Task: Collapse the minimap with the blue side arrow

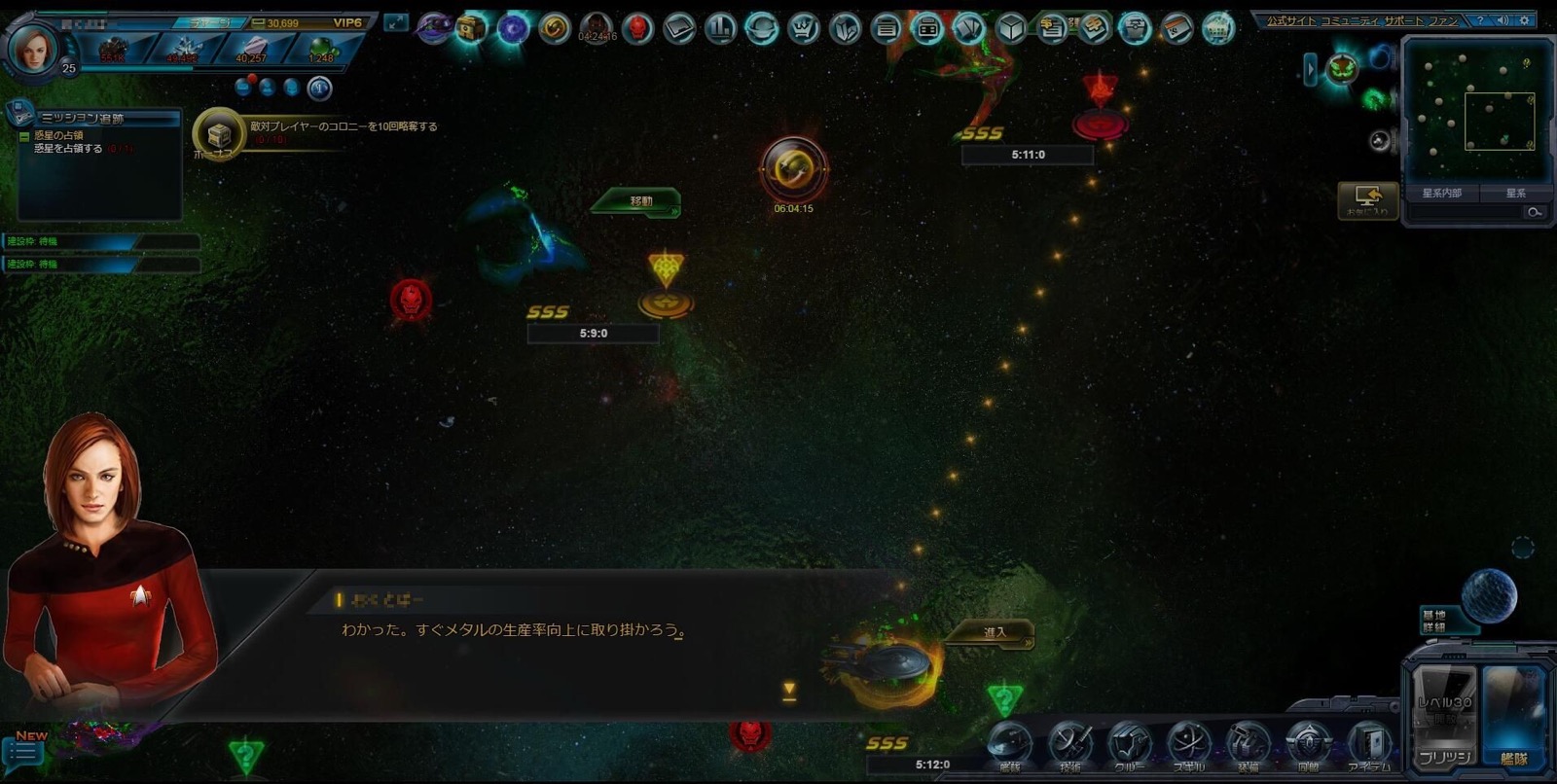Action: (1311, 70)
